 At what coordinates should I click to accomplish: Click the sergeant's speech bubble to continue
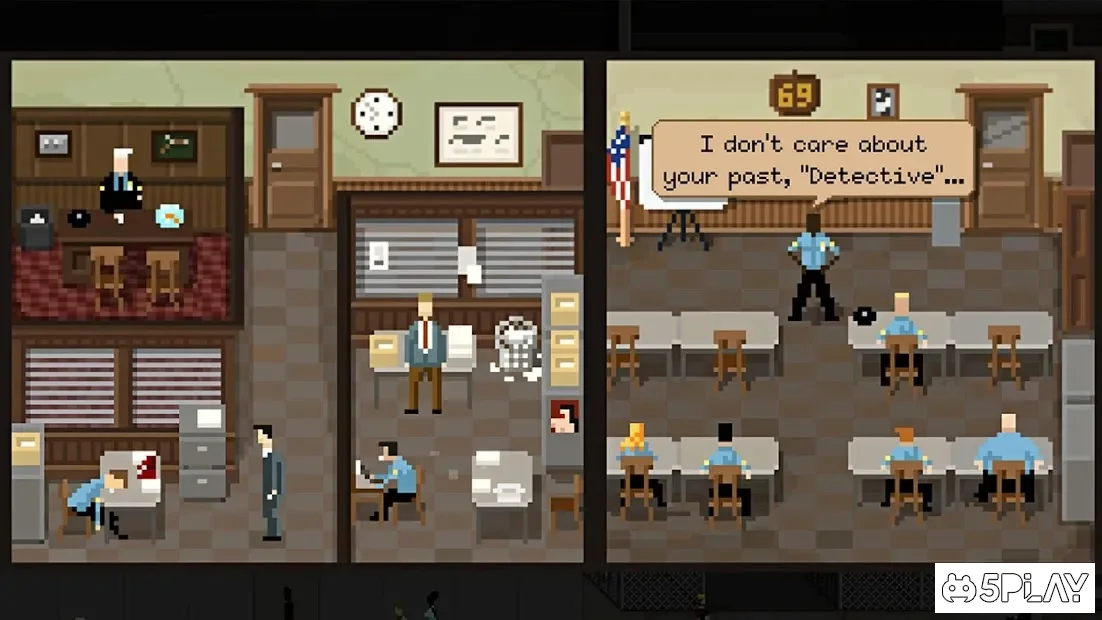click(x=812, y=160)
